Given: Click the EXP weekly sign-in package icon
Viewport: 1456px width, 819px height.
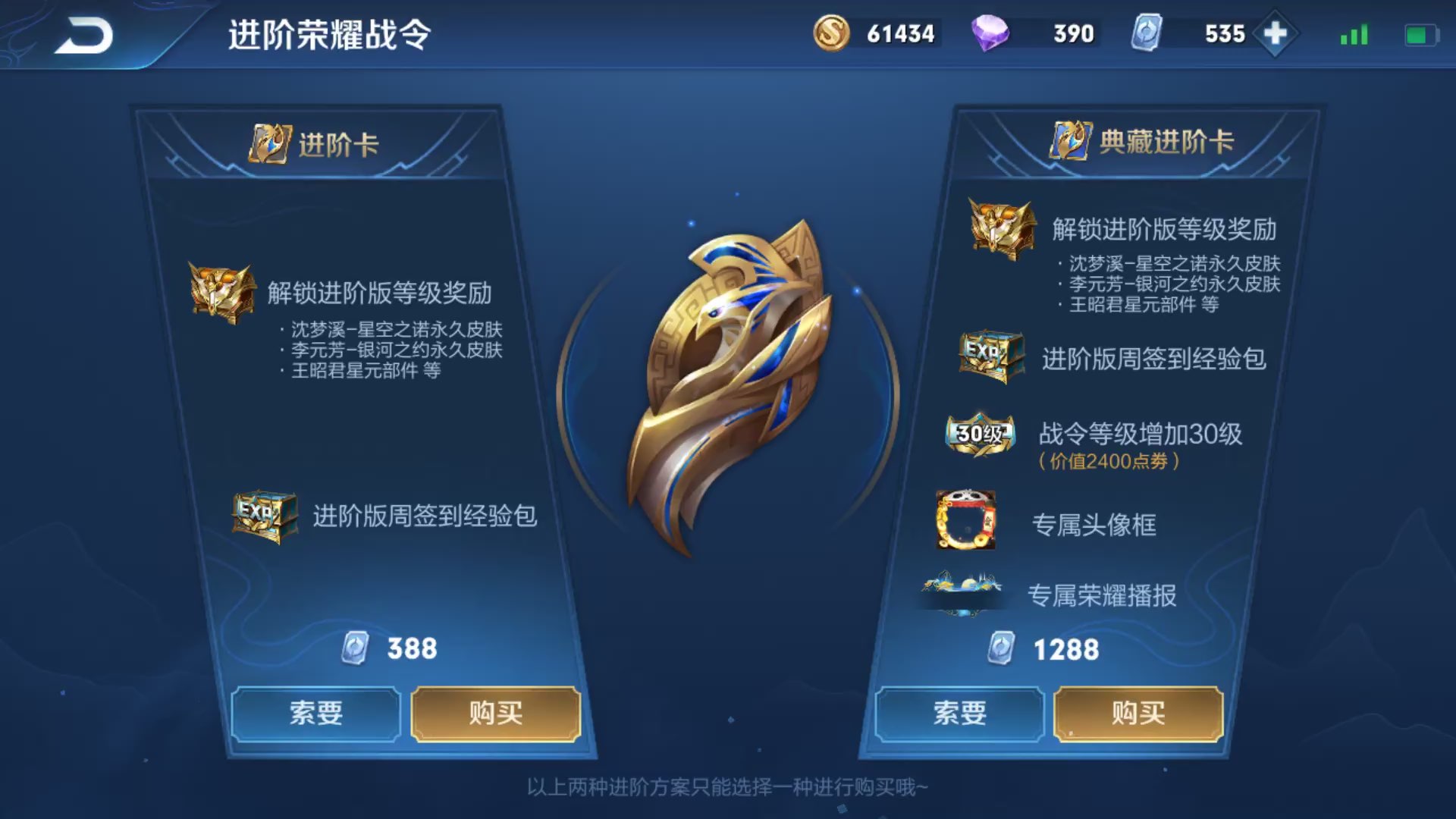Looking at the screenshot, I should point(265,515).
